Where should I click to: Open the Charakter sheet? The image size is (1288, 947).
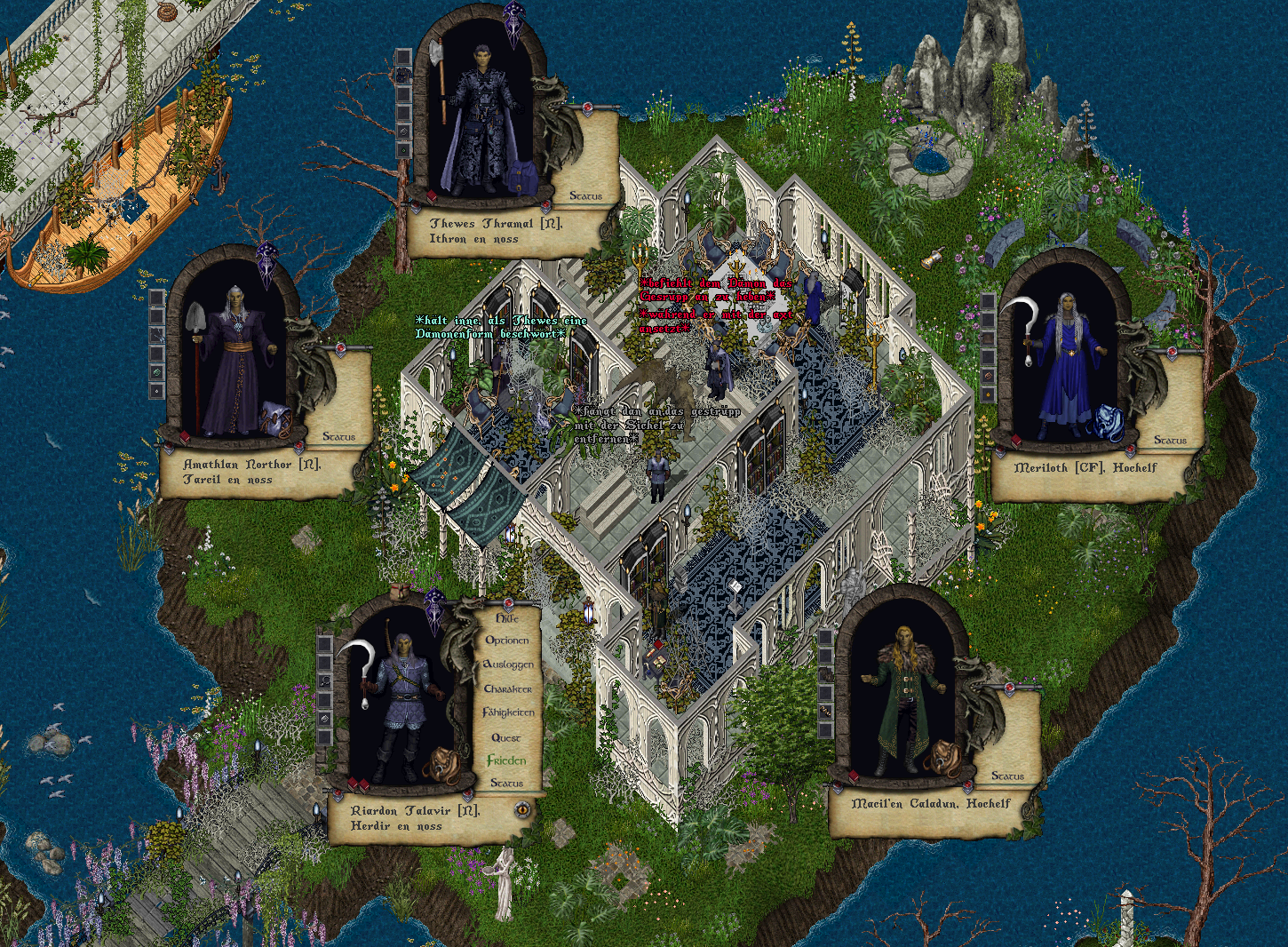pos(508,688)
